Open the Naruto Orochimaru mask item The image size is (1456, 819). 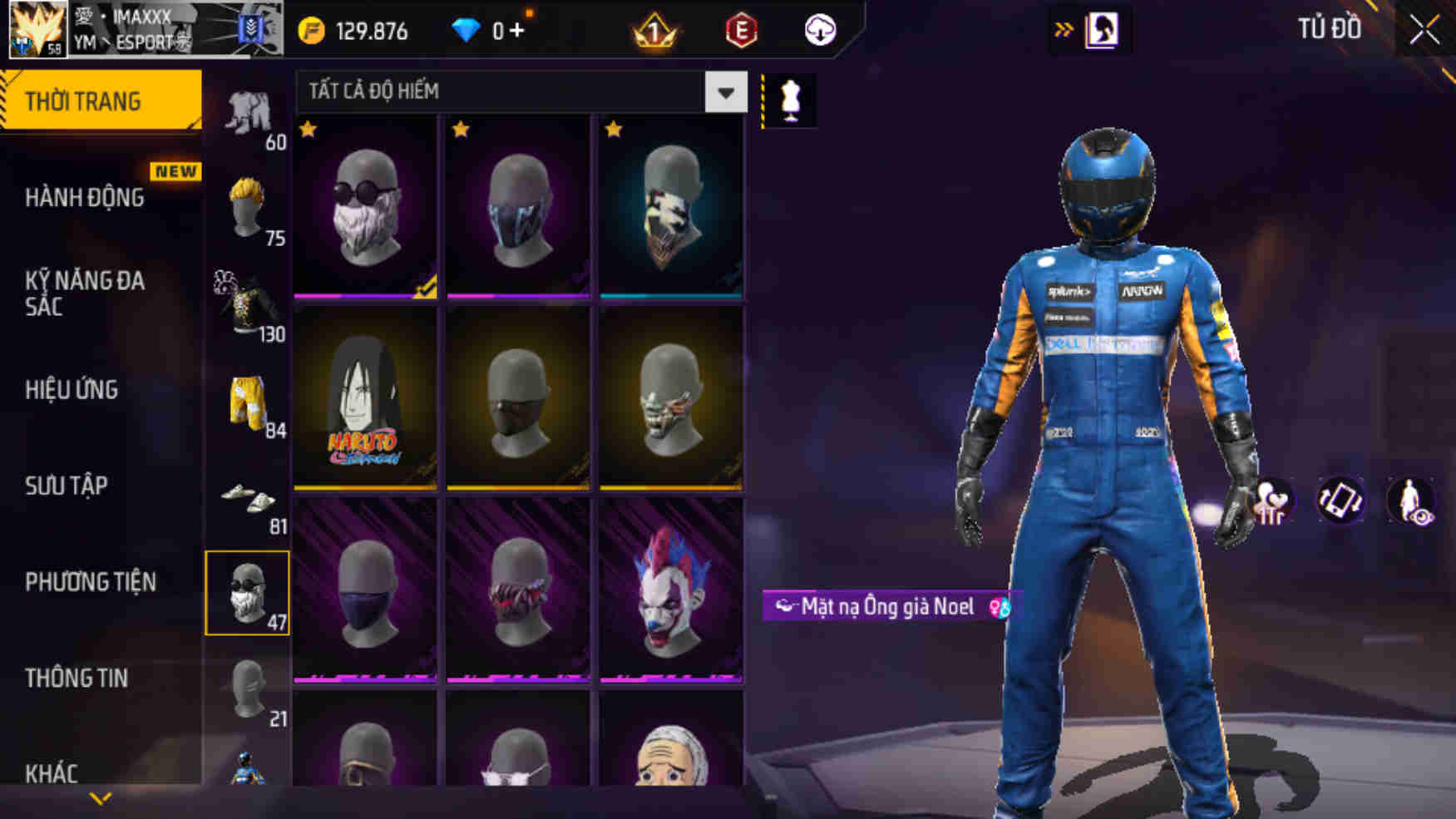click(x=364, y=391)
